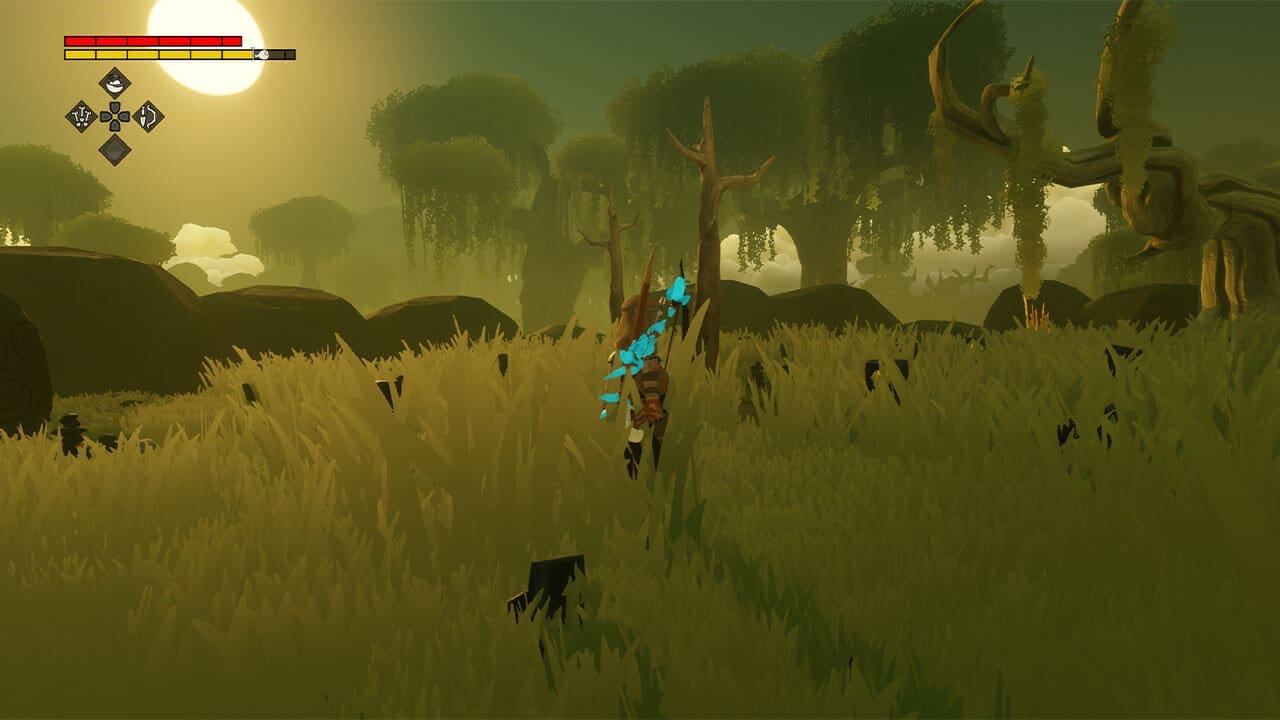The height and width of the screenshot is (720, 1280).
Task: Click the left arrow of the d-pad
Action: (x=104, y=116)
